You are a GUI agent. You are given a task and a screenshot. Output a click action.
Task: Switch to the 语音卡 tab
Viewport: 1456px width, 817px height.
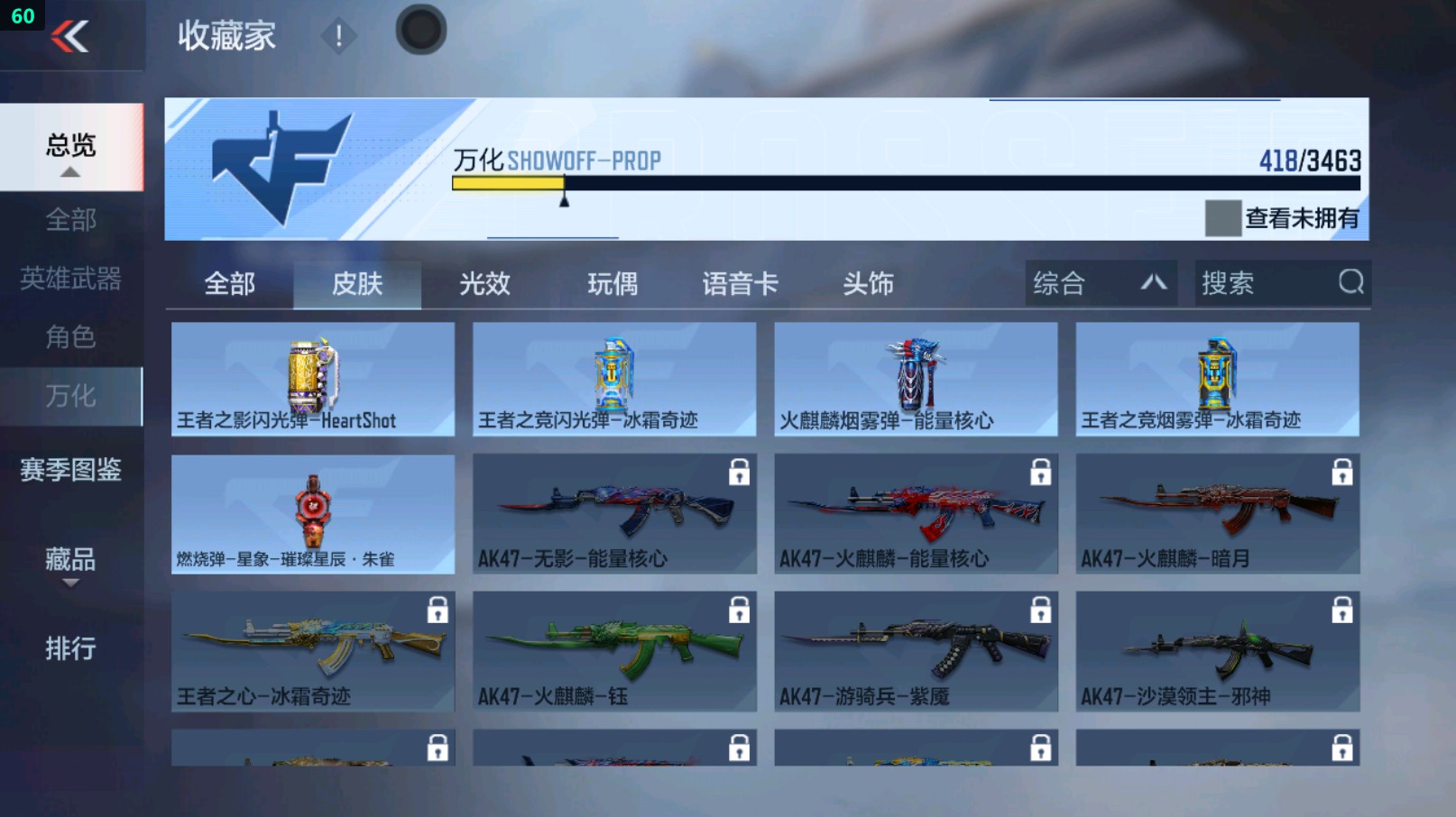[x=738, y=283]
